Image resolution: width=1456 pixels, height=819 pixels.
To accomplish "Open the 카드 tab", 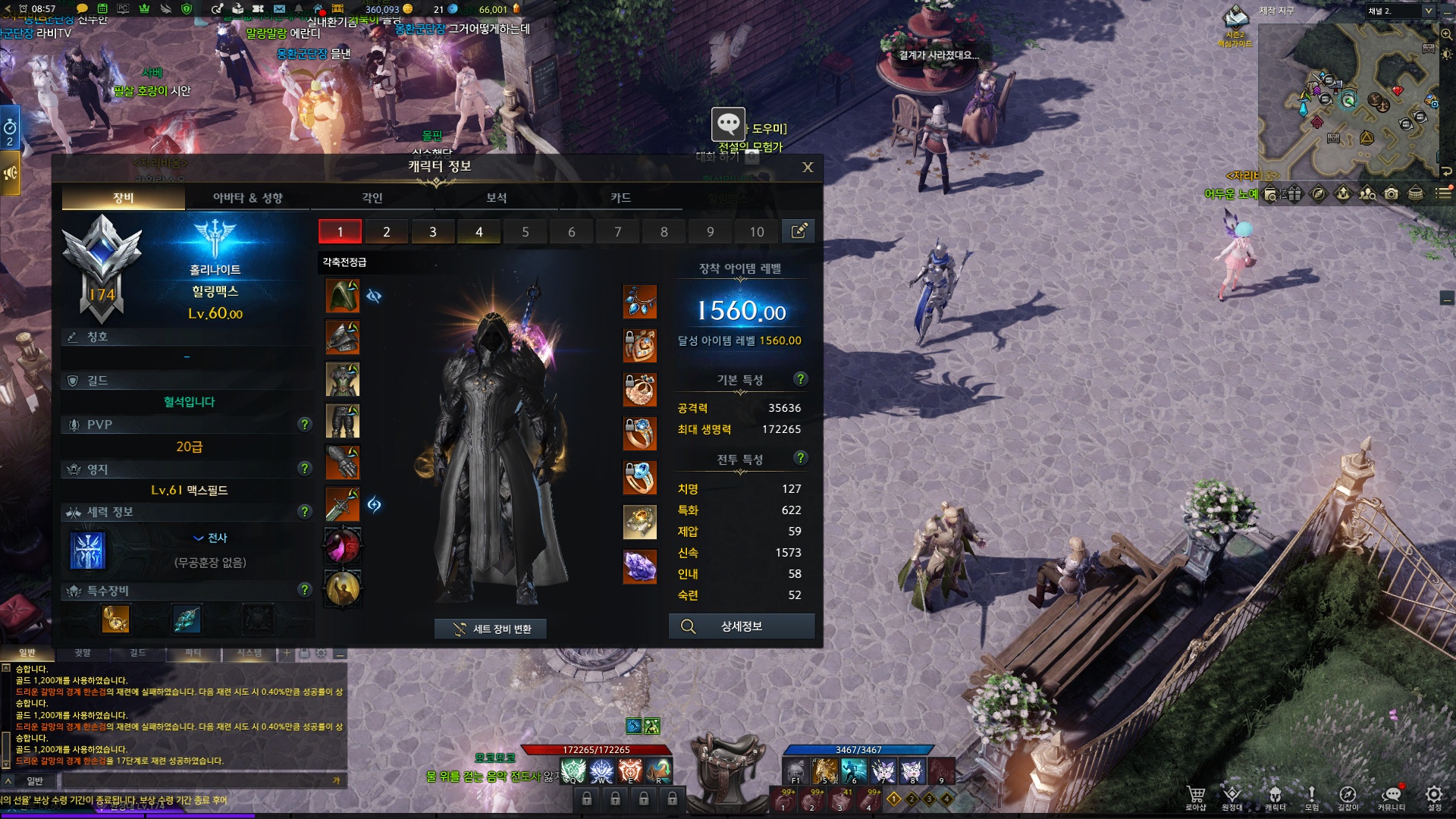I will (x=620, y=198).
